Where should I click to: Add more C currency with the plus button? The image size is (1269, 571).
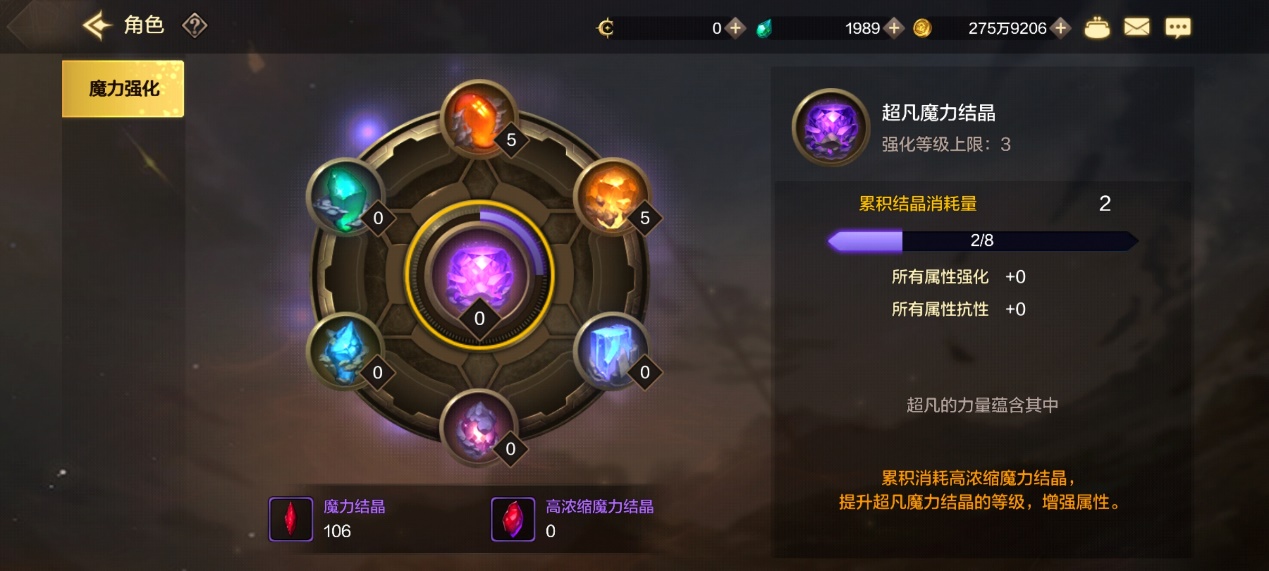point(736,28)
